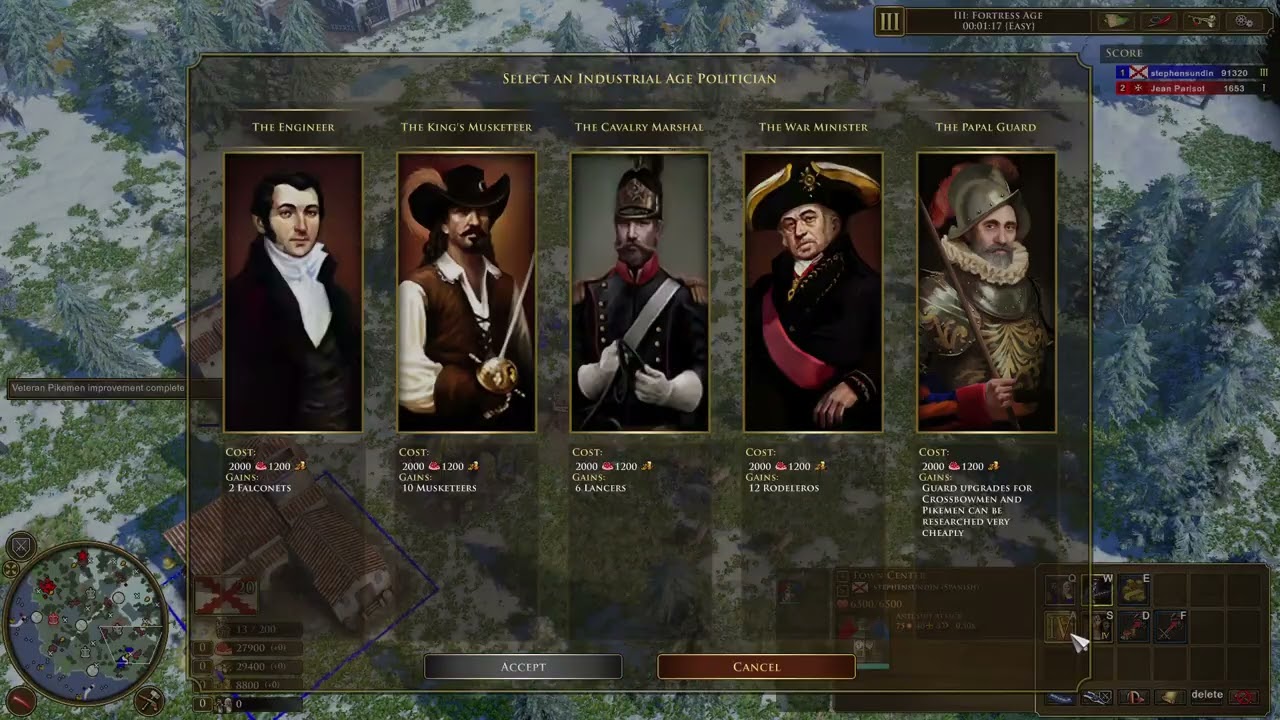The height and width of the screenshot is (720, 1280).
Task: Select The King's Musketeer portrait
Action: pyautogui.click(x=466, y=292)
